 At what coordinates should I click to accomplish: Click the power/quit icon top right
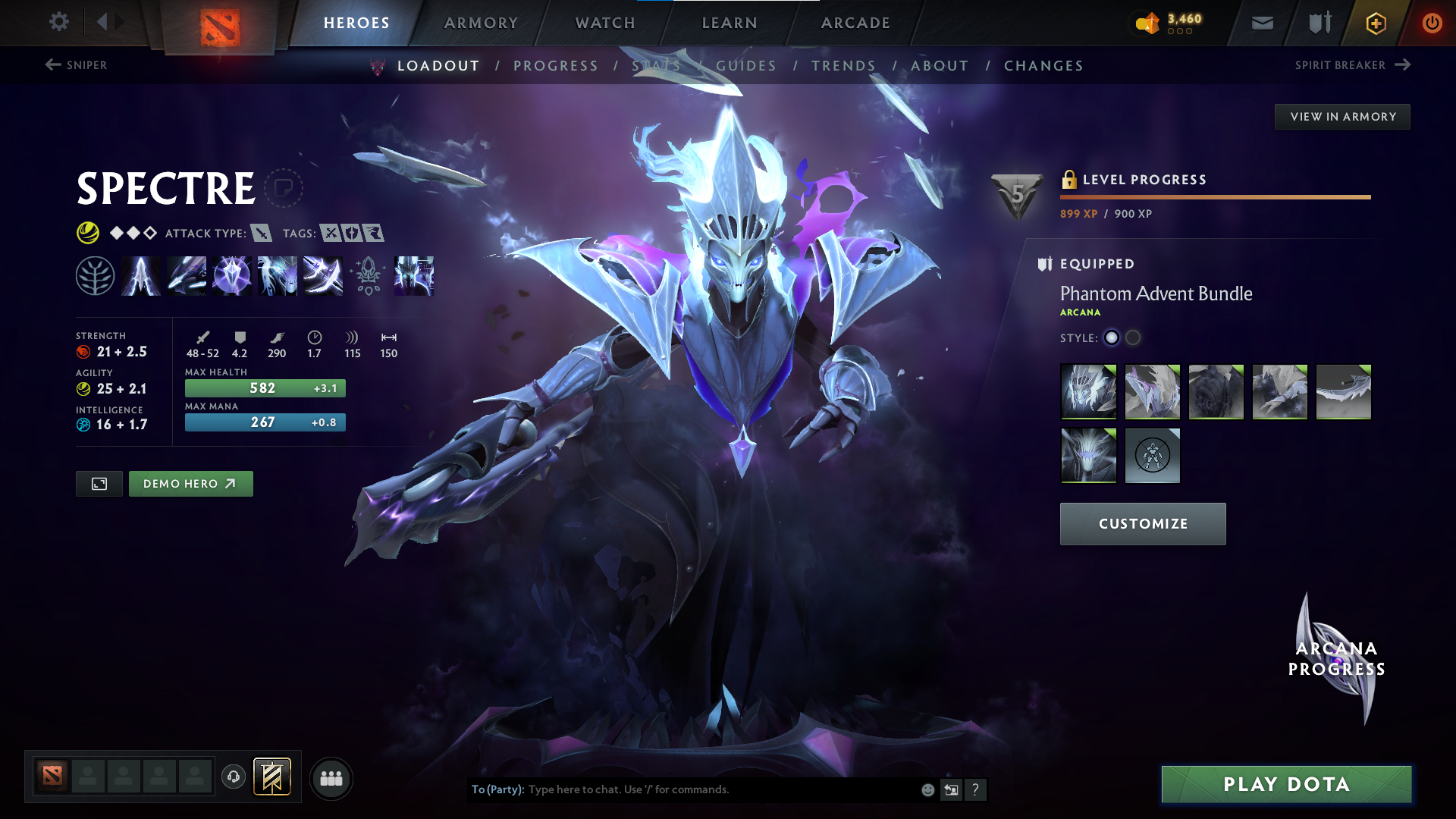click(x=1432, y=23)
